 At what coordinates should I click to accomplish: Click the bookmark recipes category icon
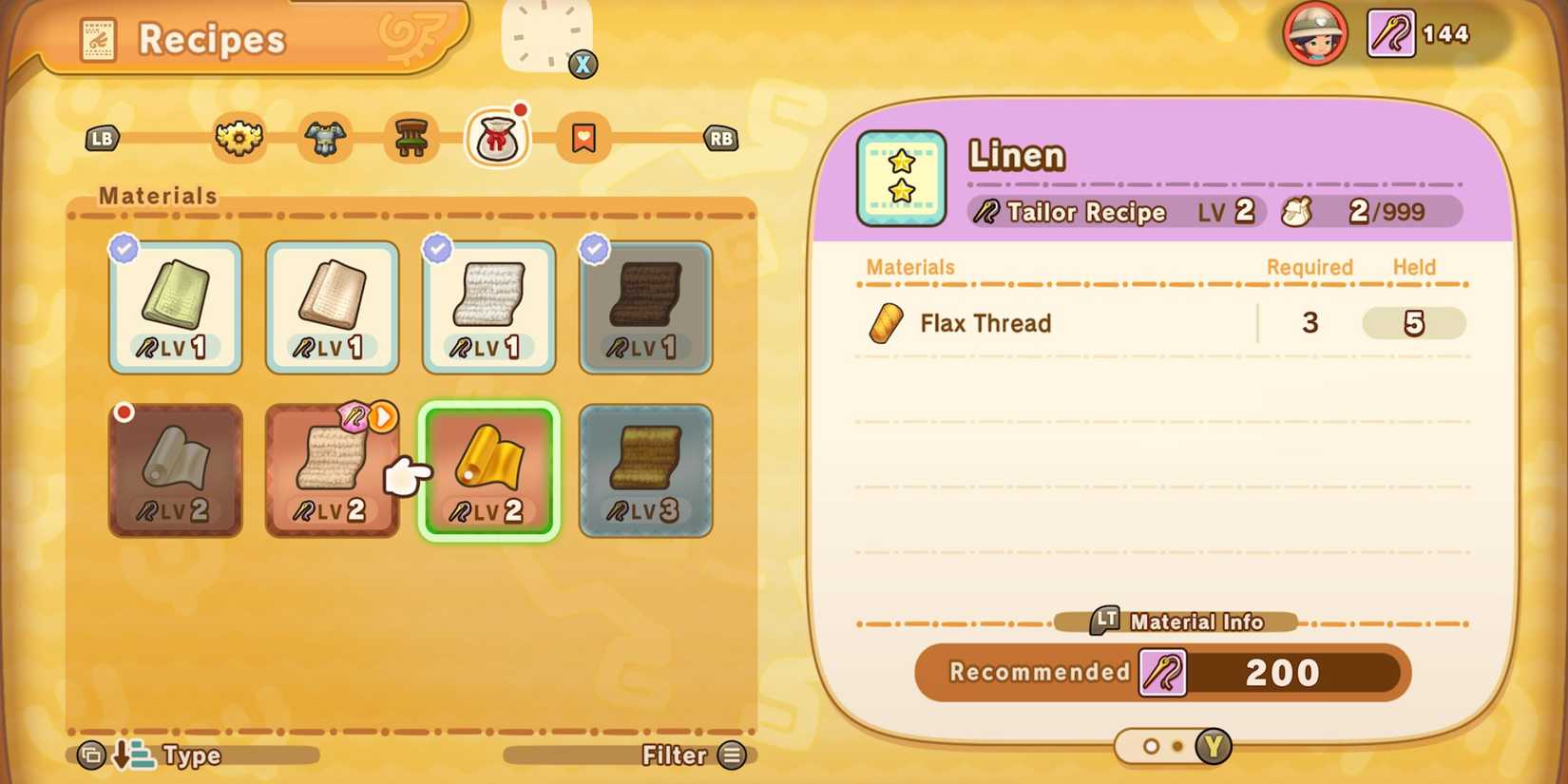tap(583, 139)
